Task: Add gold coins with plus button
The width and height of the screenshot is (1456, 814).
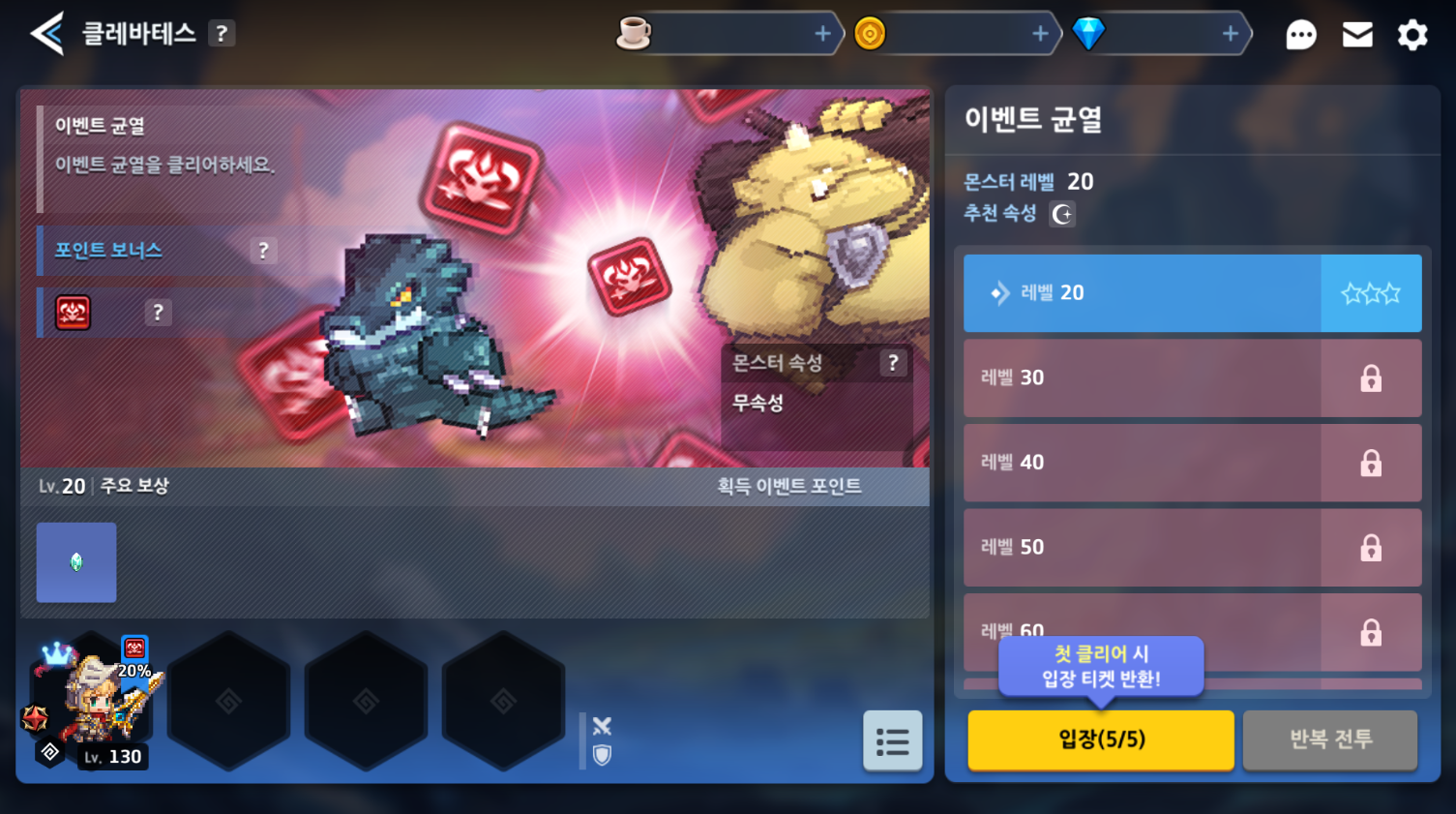Action: click(x=1040, y=34)
